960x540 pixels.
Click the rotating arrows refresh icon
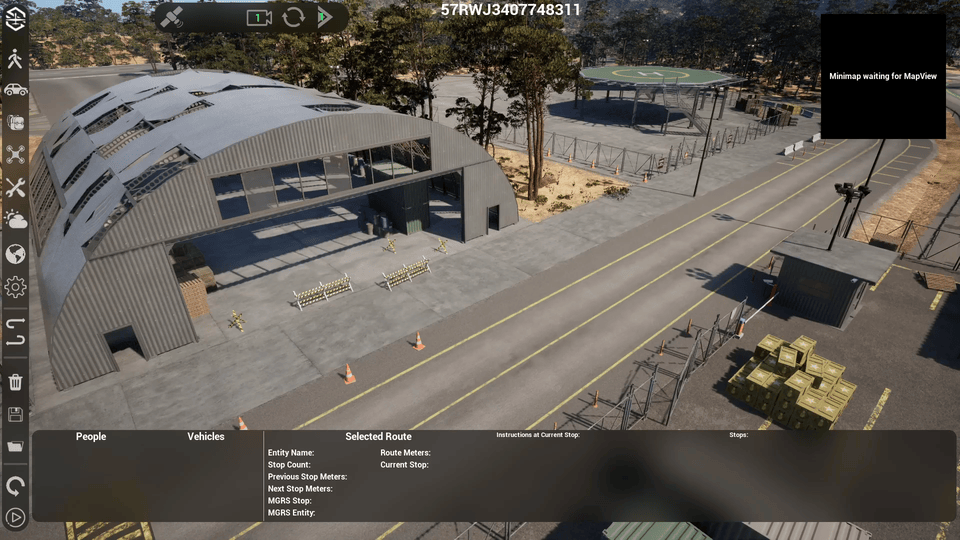[293, 18]
